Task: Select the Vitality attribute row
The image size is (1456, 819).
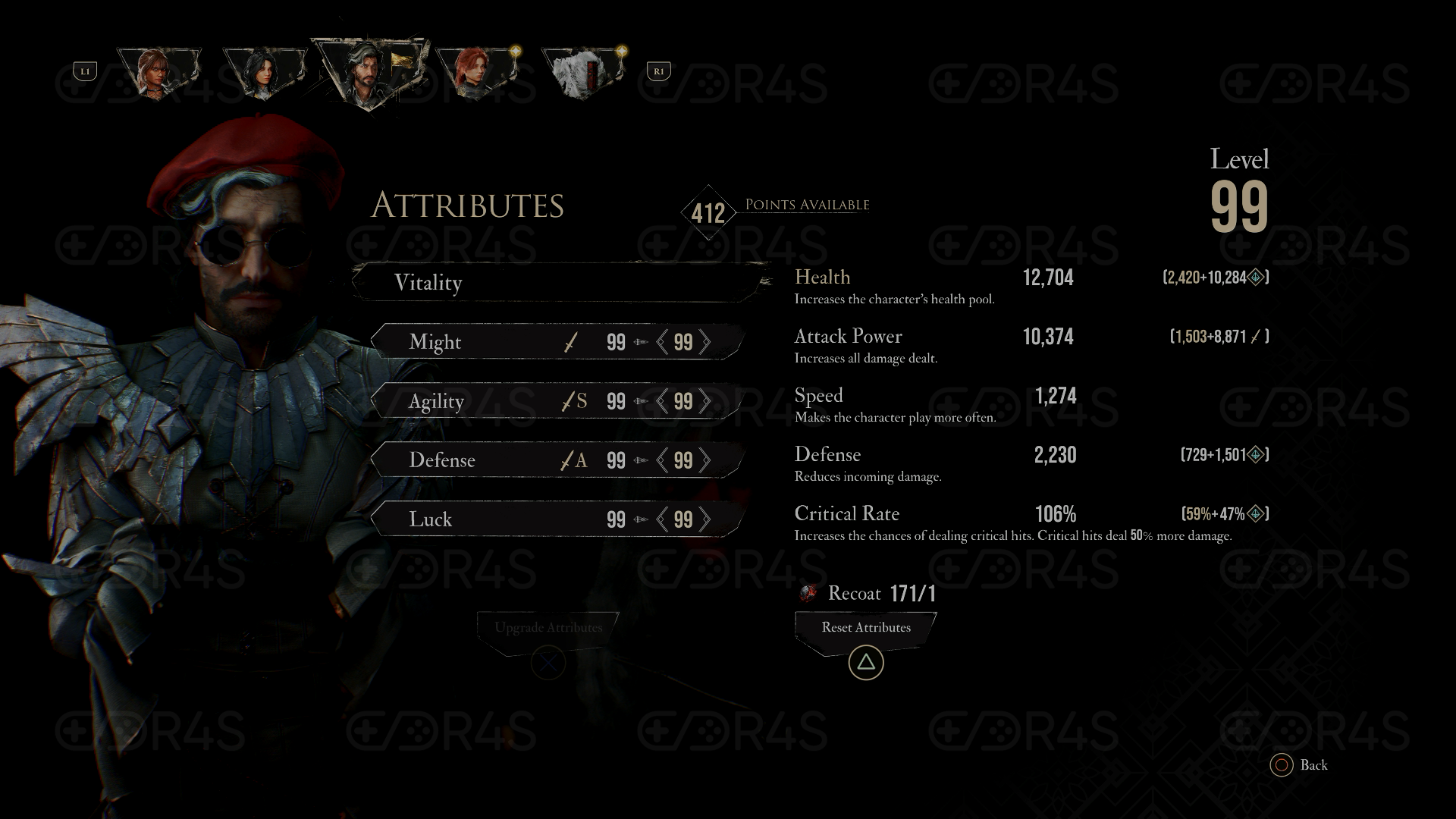Action: coord(560,283)
